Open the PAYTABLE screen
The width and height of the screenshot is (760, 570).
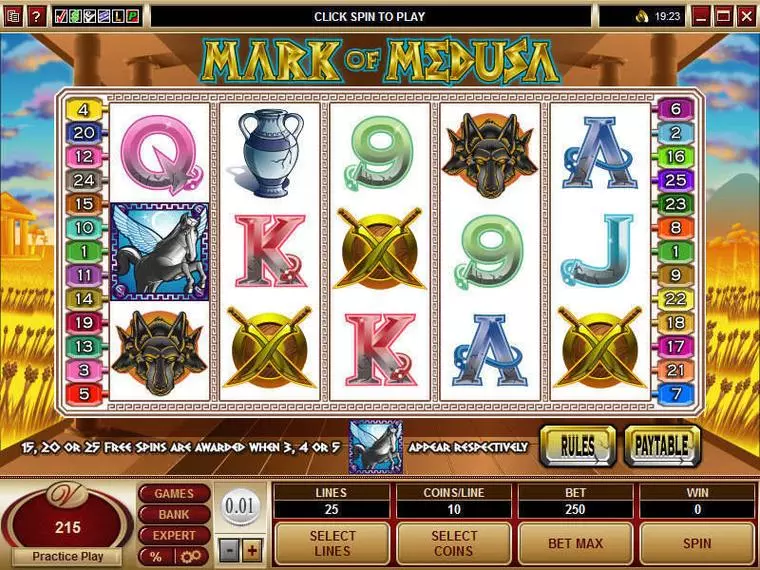coord(662,446)
